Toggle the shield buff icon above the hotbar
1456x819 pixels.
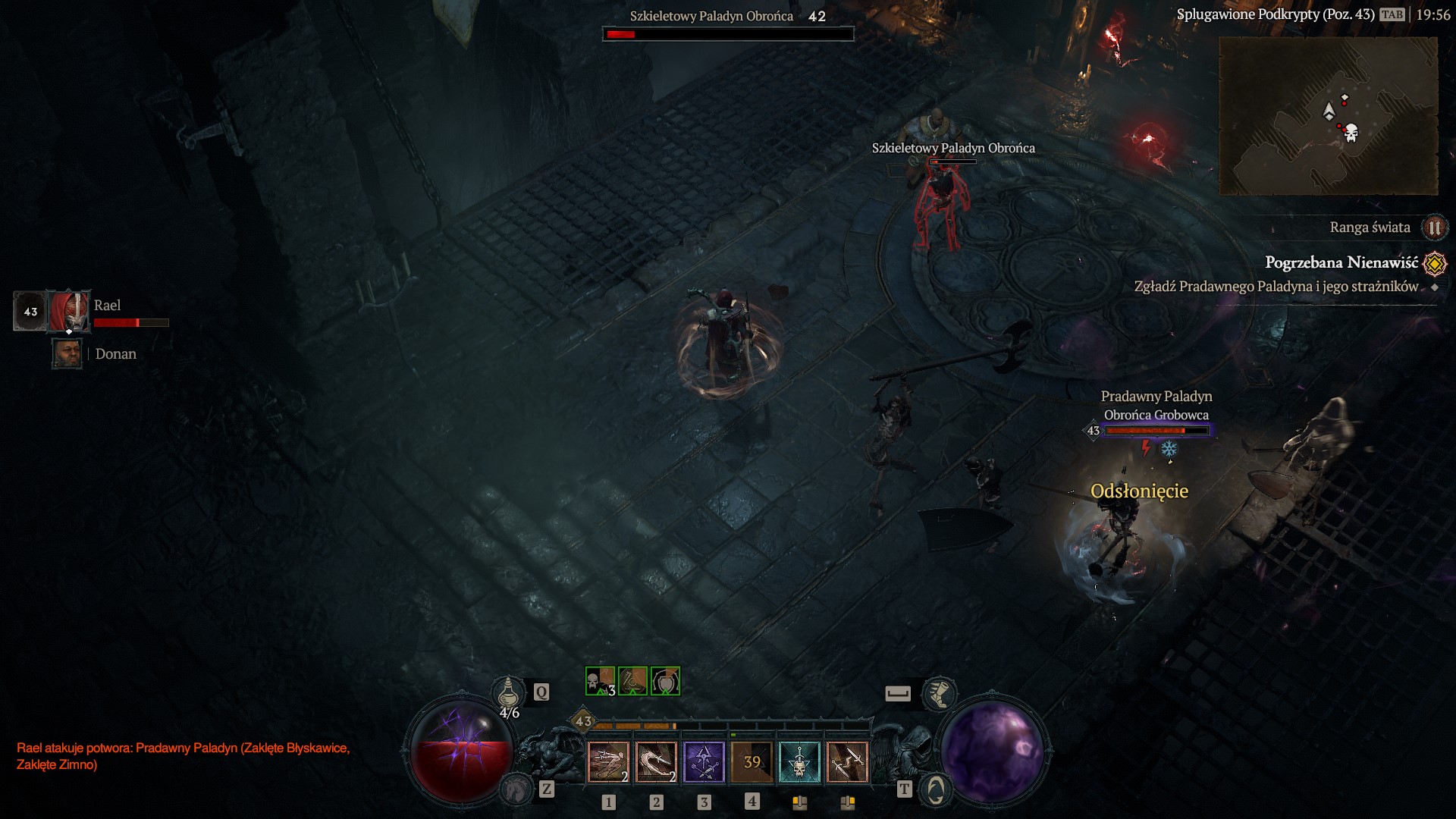pyautogui.click(x=665, y=682)
